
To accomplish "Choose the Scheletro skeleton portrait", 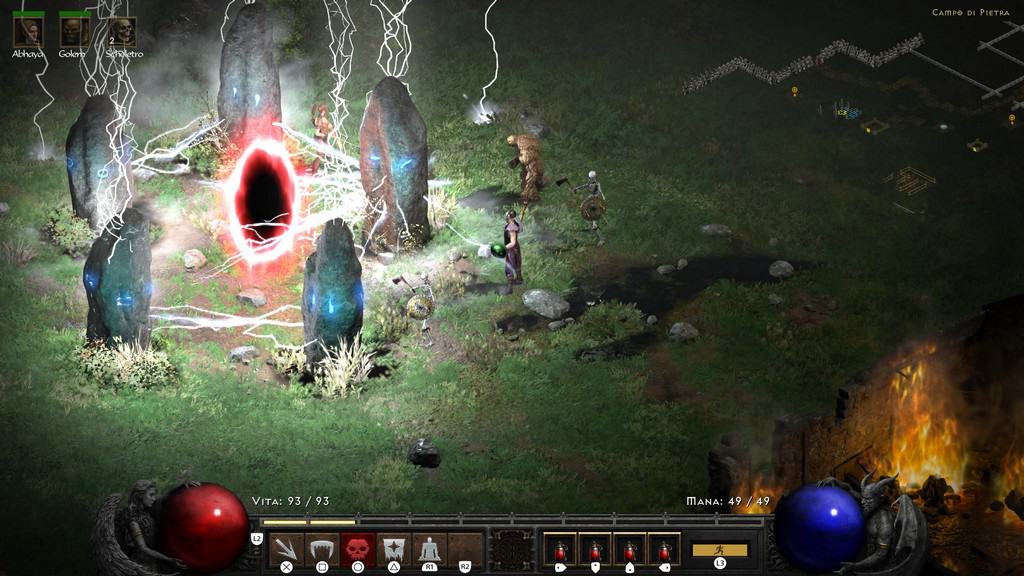I will tap(122, 31).
